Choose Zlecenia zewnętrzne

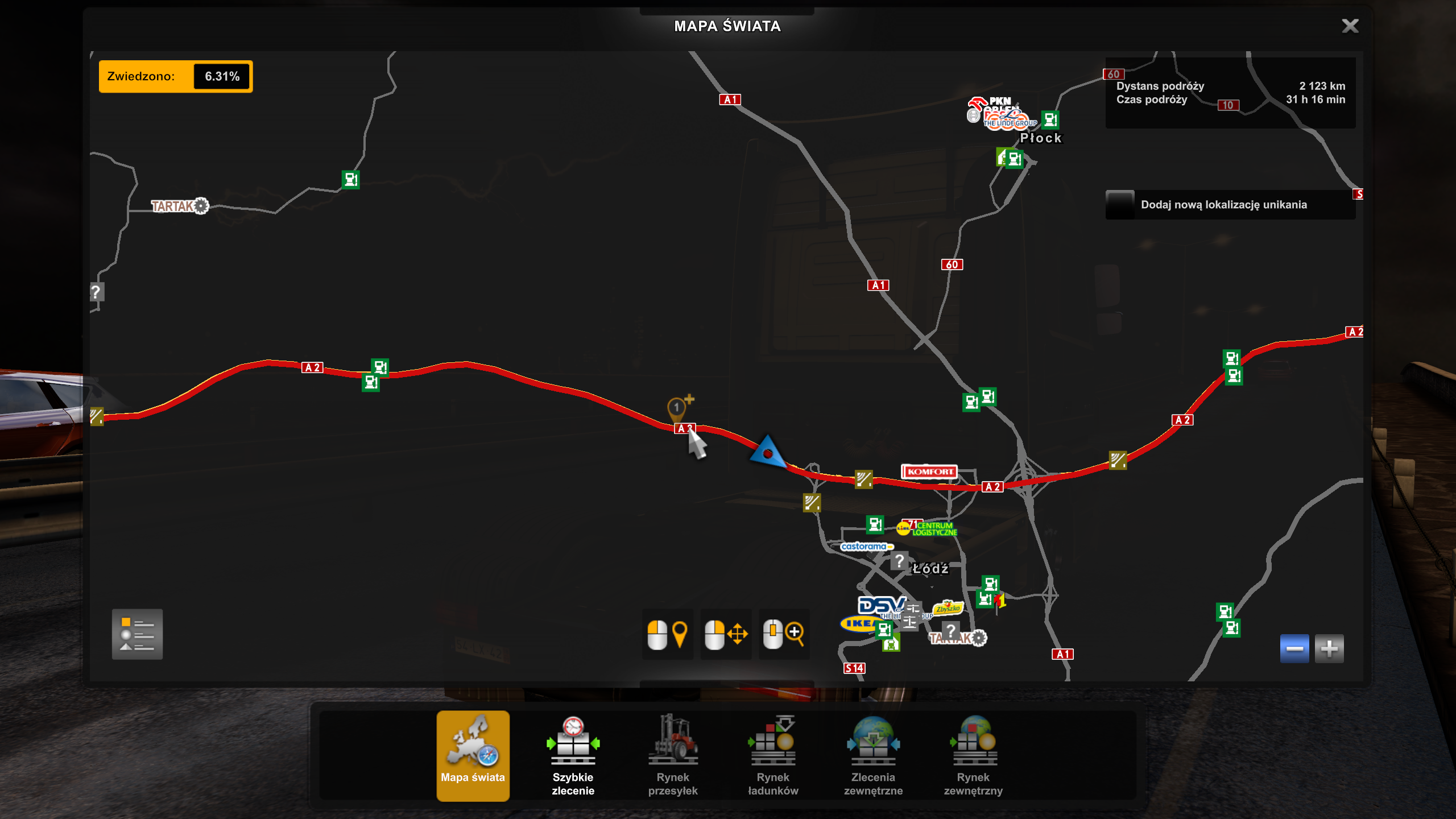pyautogui.click(x=873, y=755)
